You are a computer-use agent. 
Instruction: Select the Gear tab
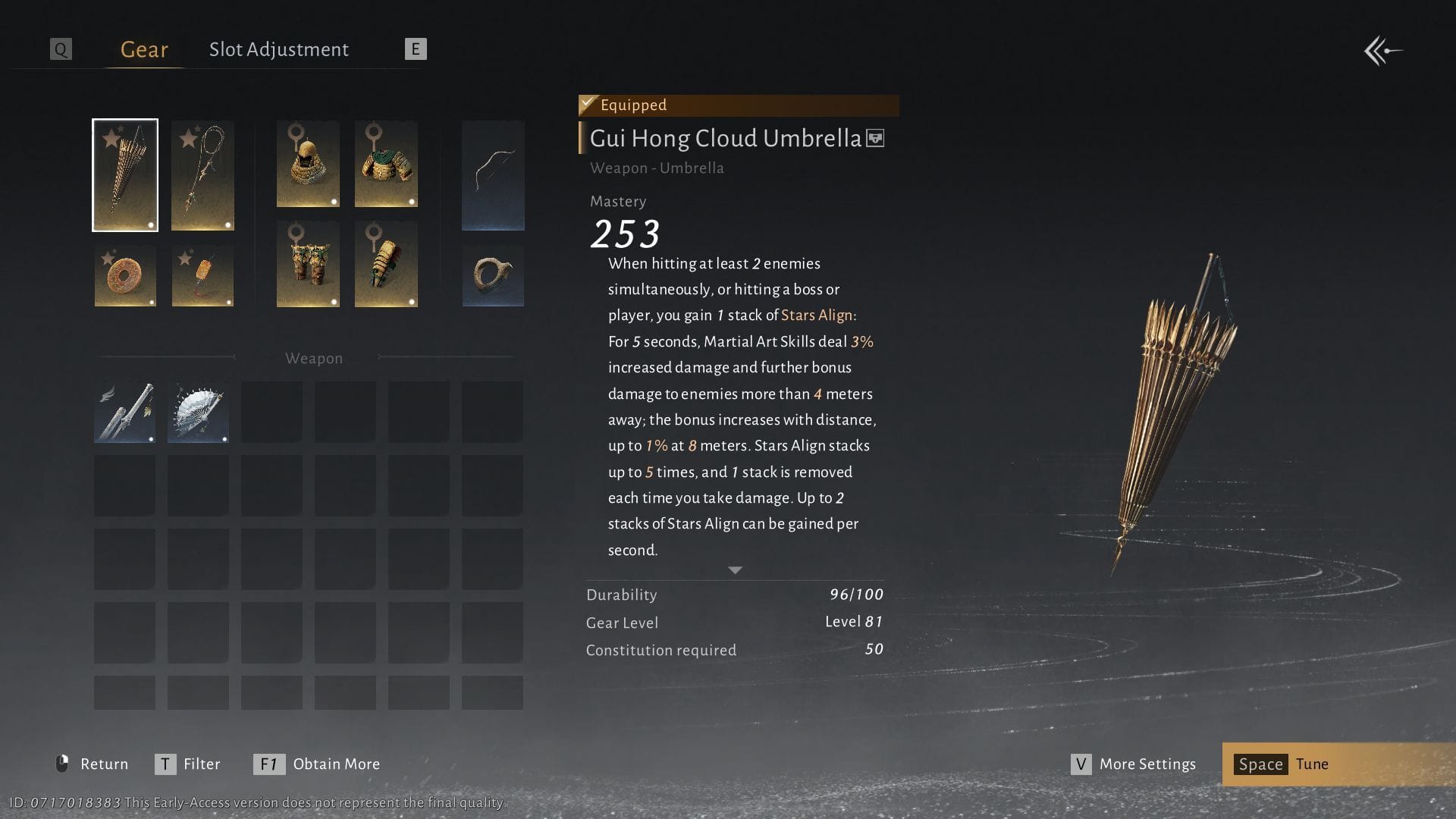pyautogui.click(x=143, y=49)
